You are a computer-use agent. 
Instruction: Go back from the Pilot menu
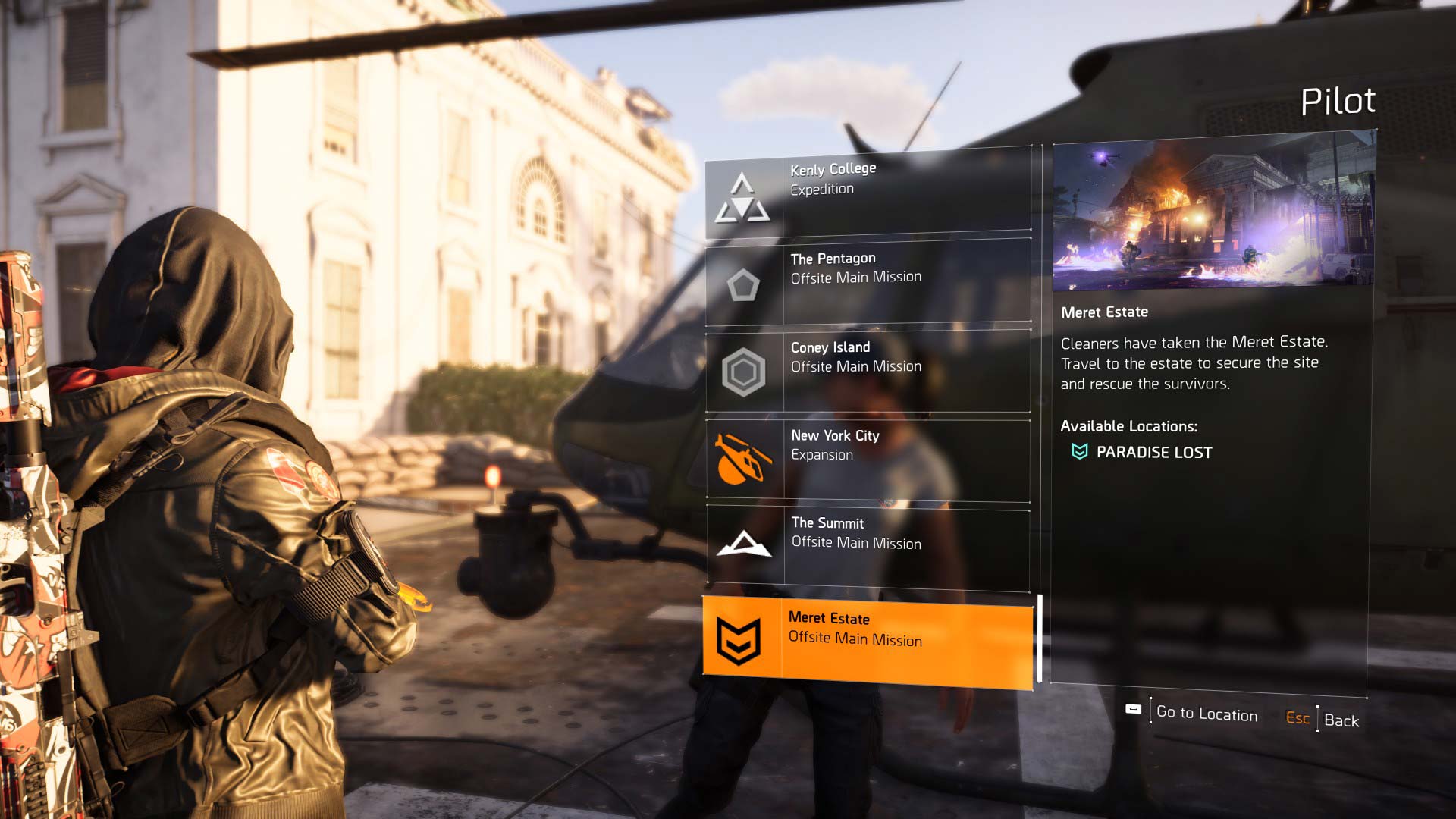click(x=1340, y=720)
